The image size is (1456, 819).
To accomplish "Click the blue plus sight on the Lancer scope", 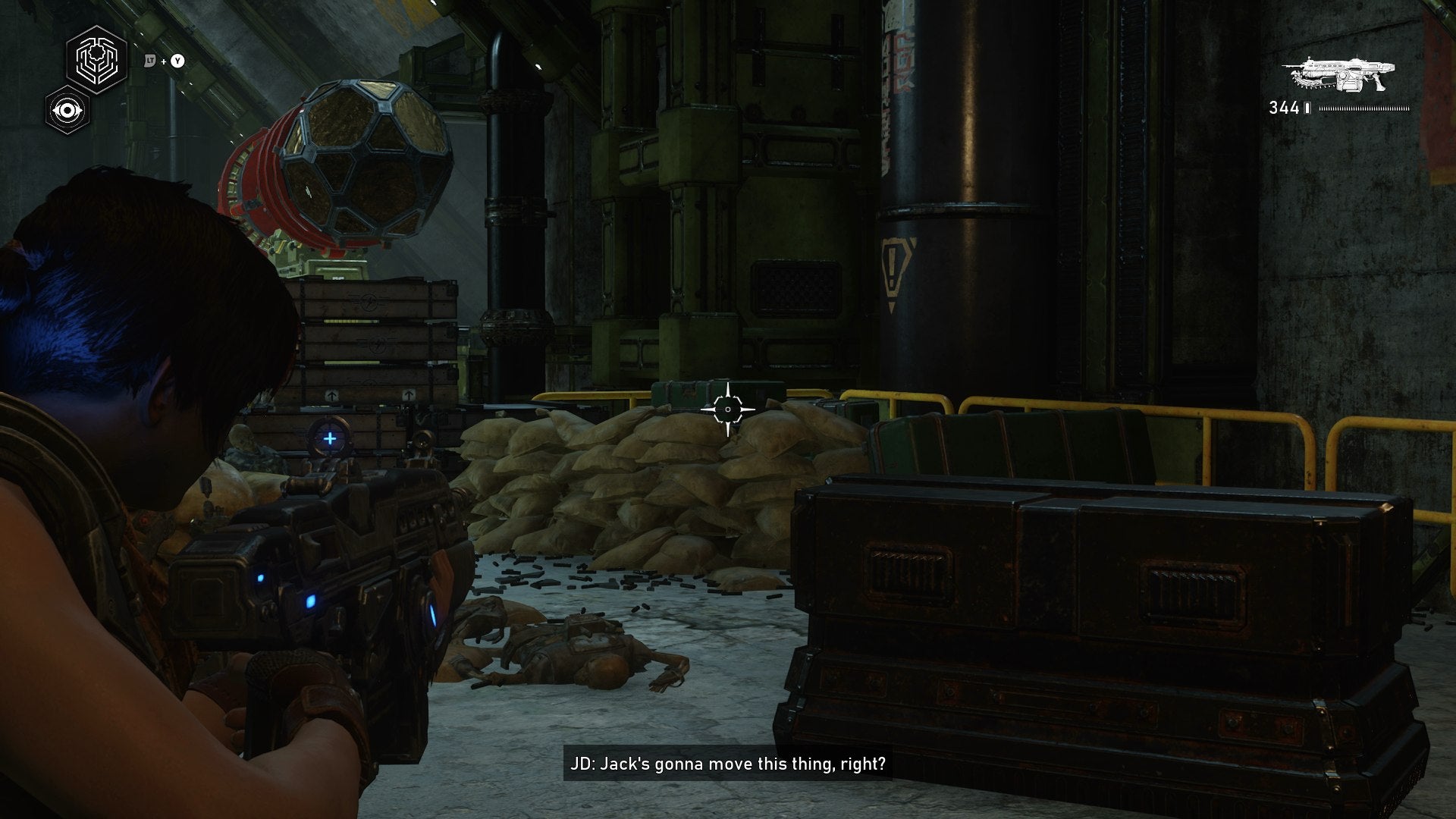I will [331, 438].
